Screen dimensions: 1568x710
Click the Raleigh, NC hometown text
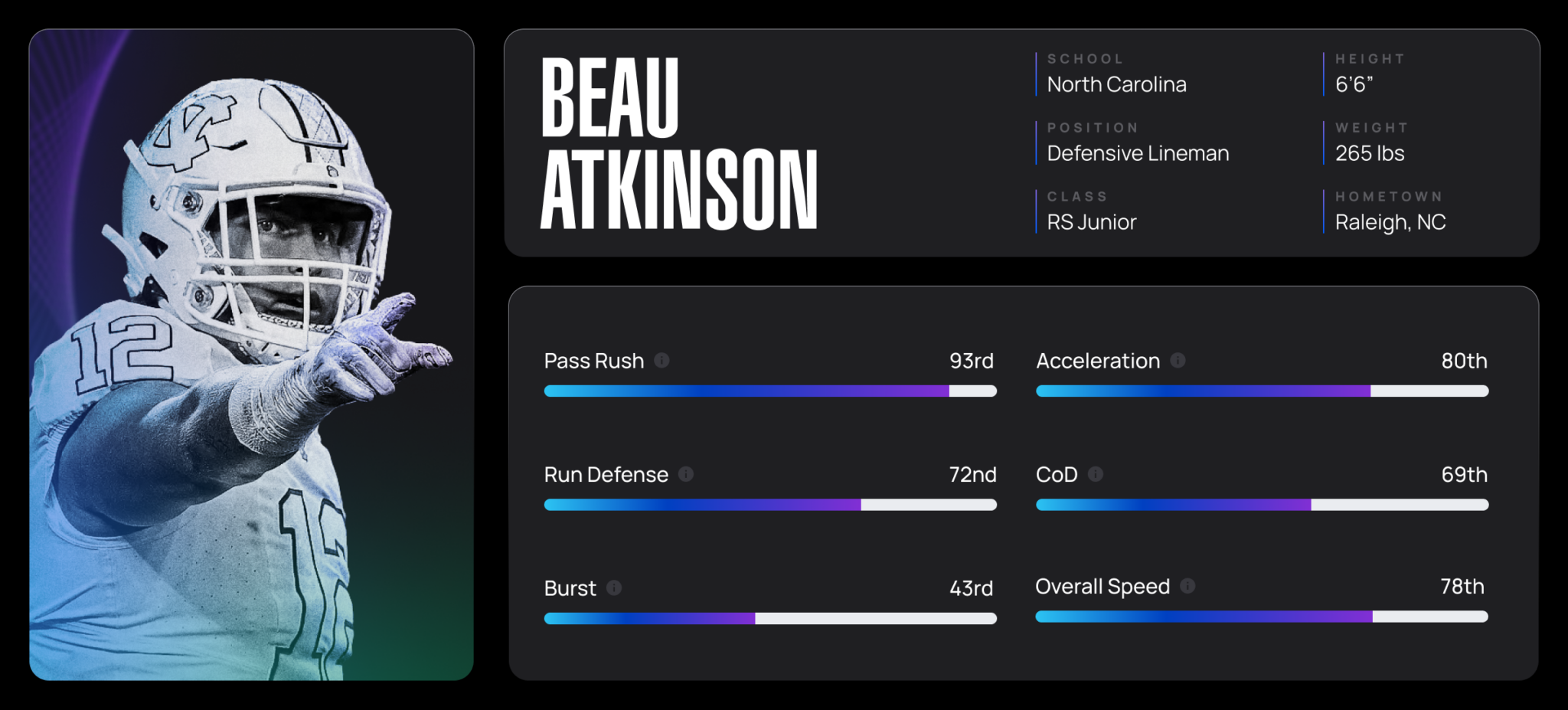[1391, 221]
